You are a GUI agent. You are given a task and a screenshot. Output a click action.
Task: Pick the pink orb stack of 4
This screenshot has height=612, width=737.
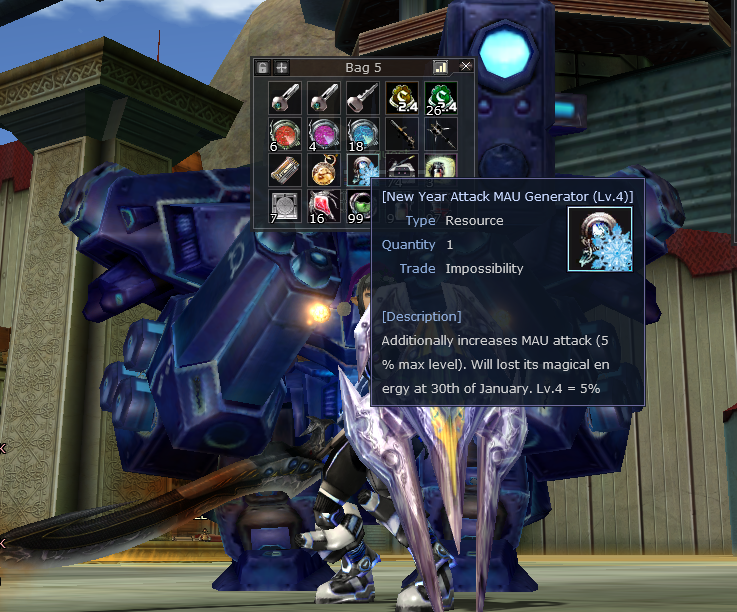(322, 134)
